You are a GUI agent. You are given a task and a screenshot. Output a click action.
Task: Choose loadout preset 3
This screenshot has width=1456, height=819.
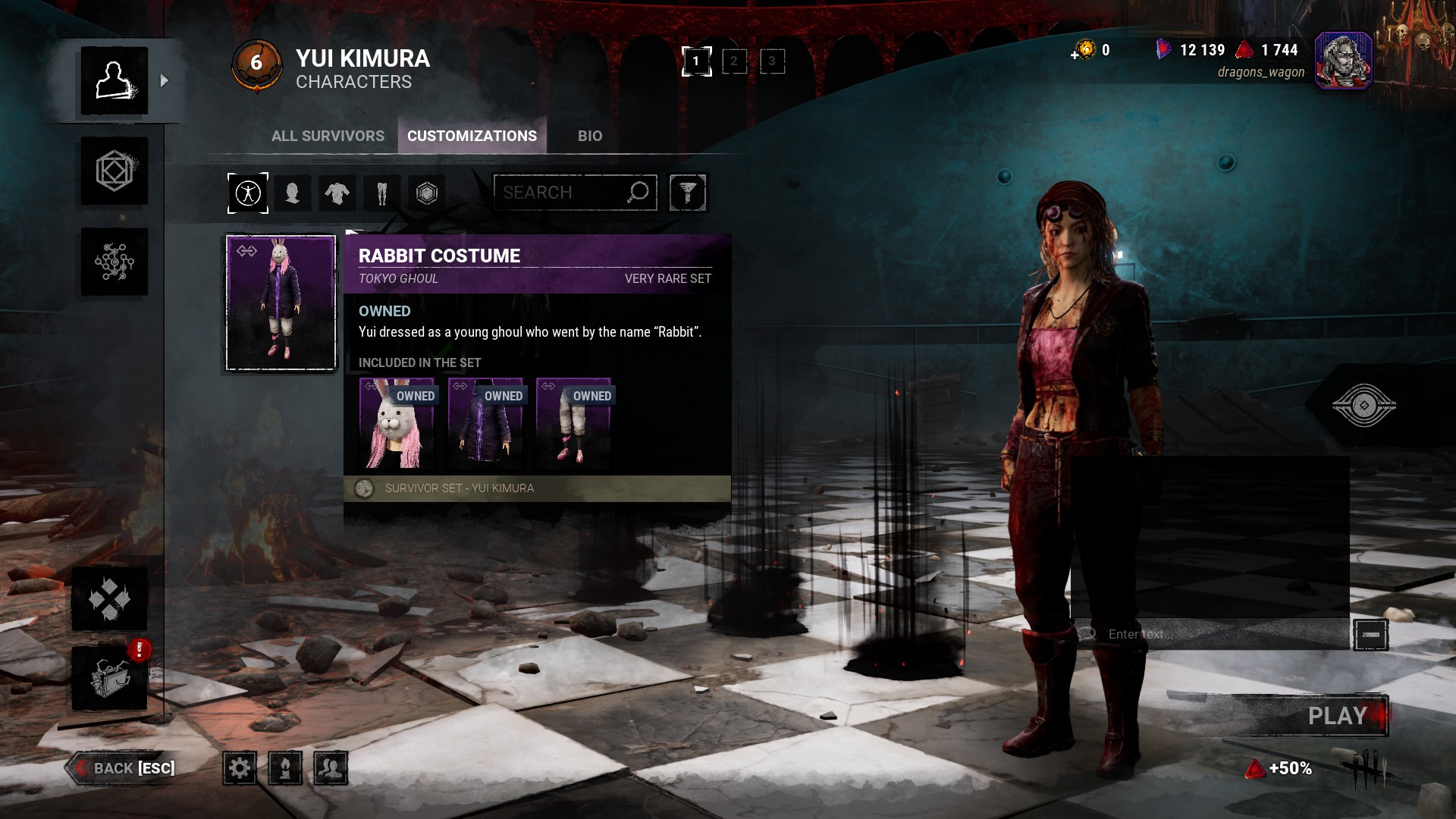tap(772, 61)
